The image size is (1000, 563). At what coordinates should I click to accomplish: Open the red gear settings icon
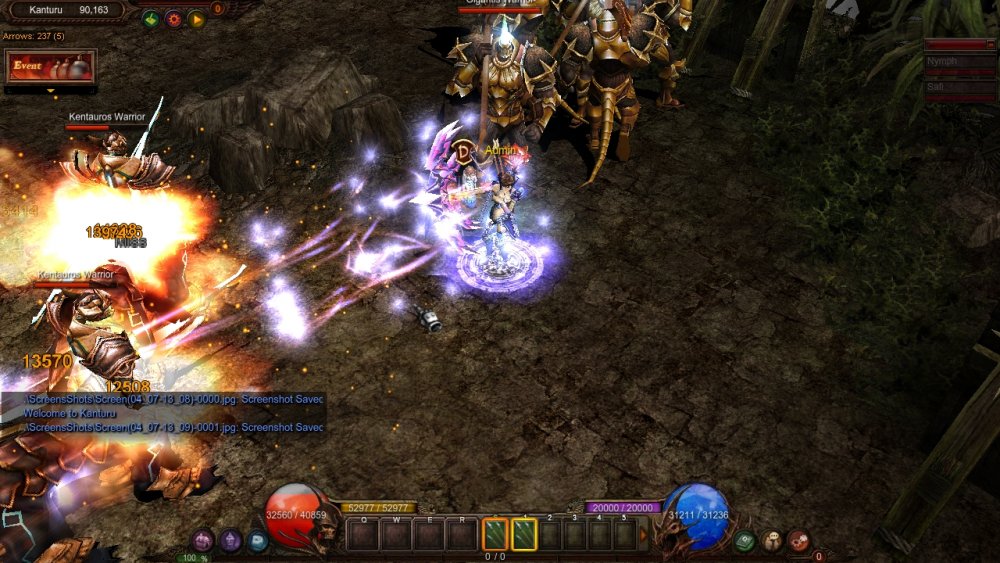point(173,18)
